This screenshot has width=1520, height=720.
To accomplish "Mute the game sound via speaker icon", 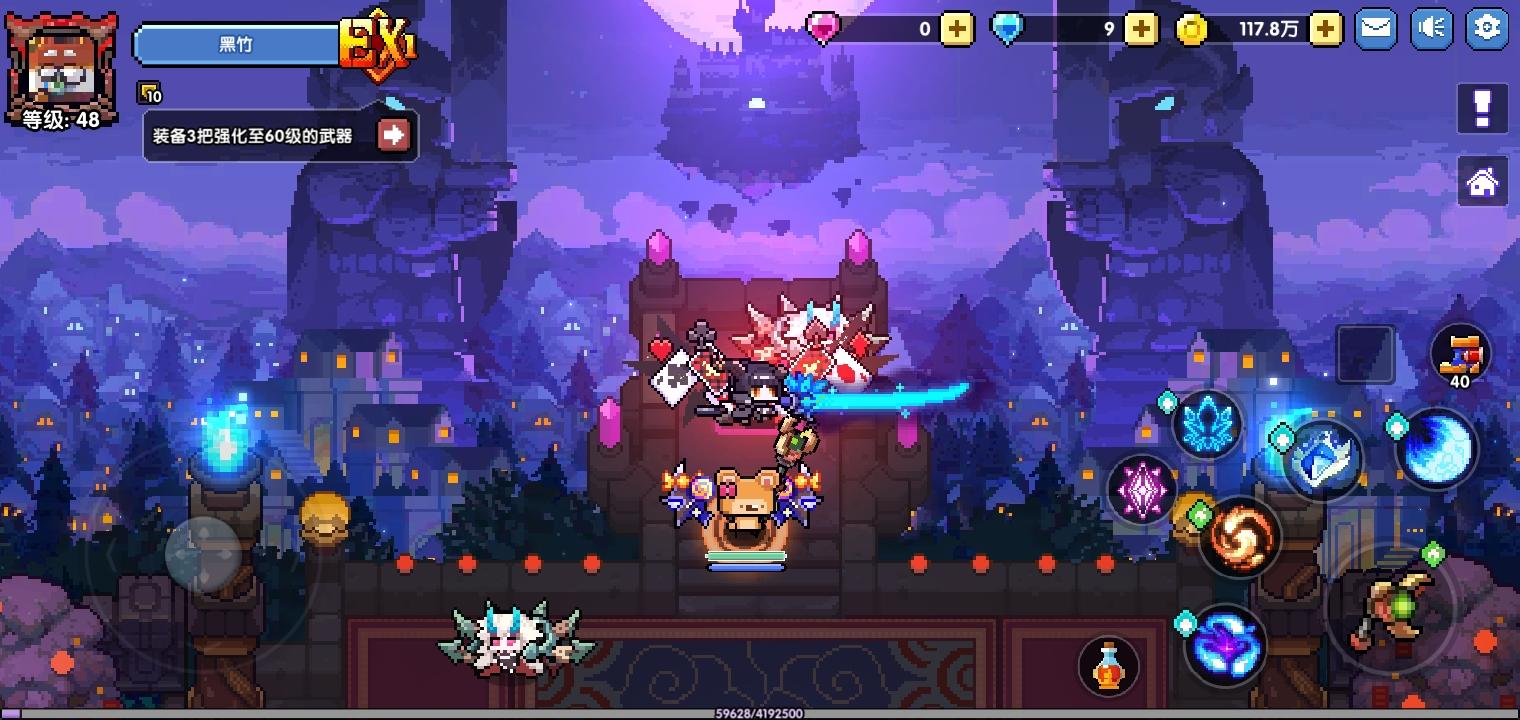I will coord(1431,28).
